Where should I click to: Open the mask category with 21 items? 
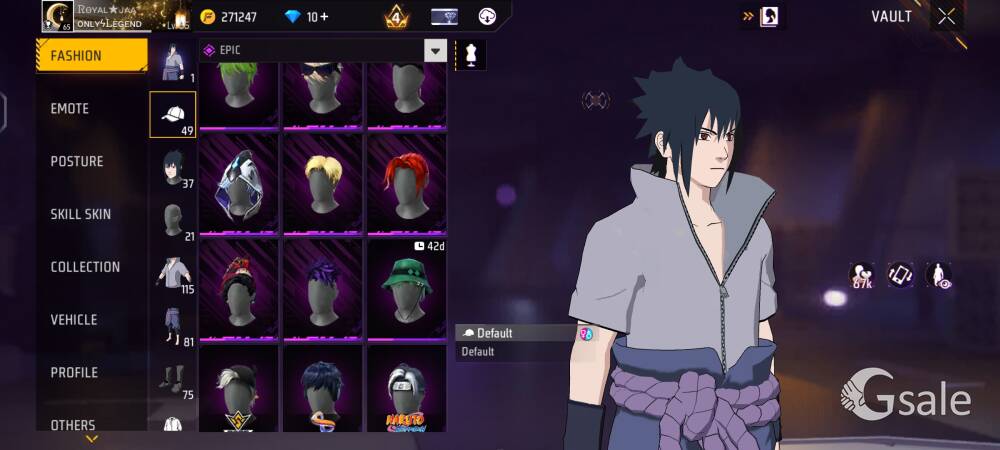173,220
